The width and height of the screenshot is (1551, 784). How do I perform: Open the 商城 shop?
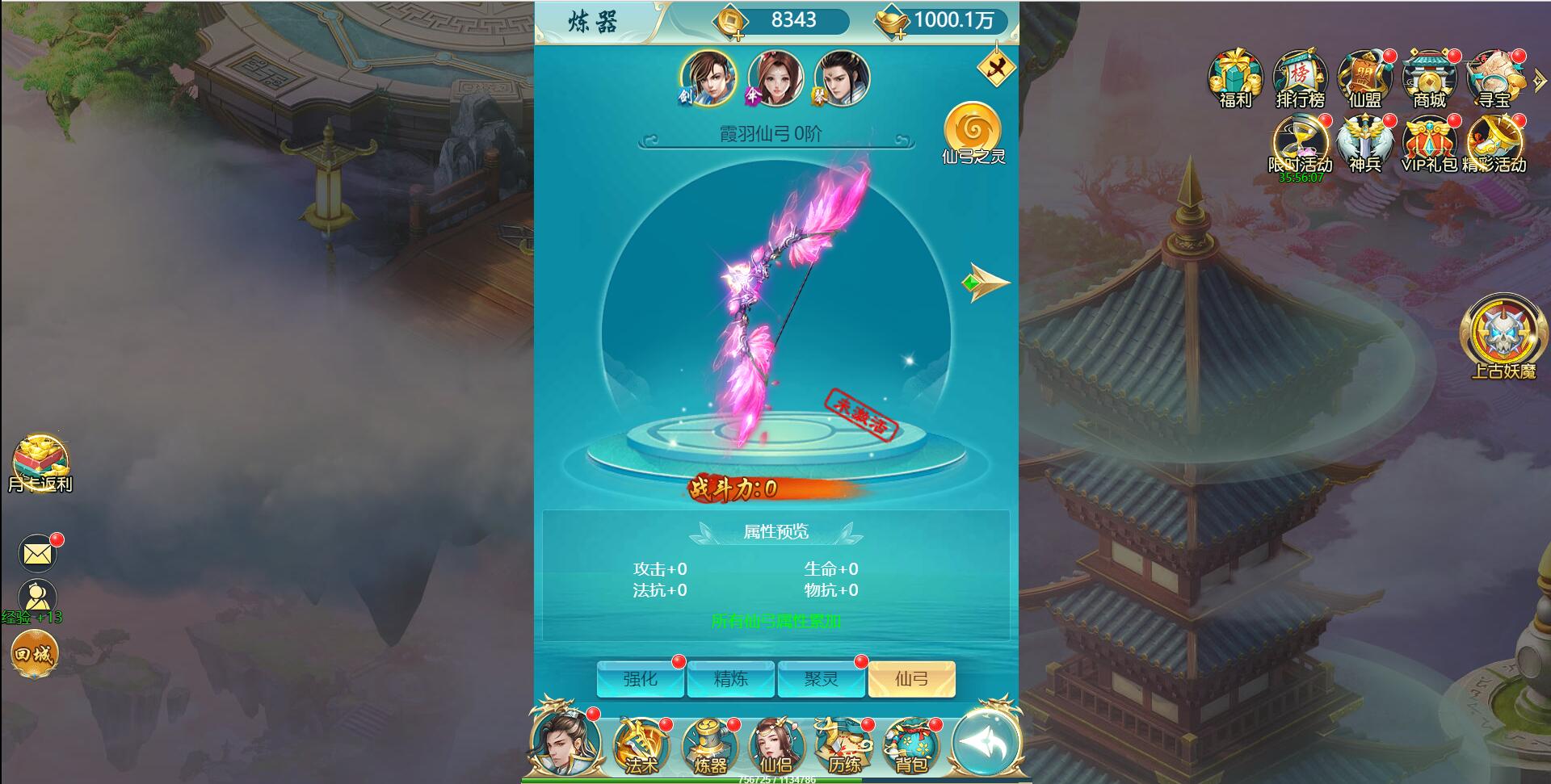[1428, 78]
